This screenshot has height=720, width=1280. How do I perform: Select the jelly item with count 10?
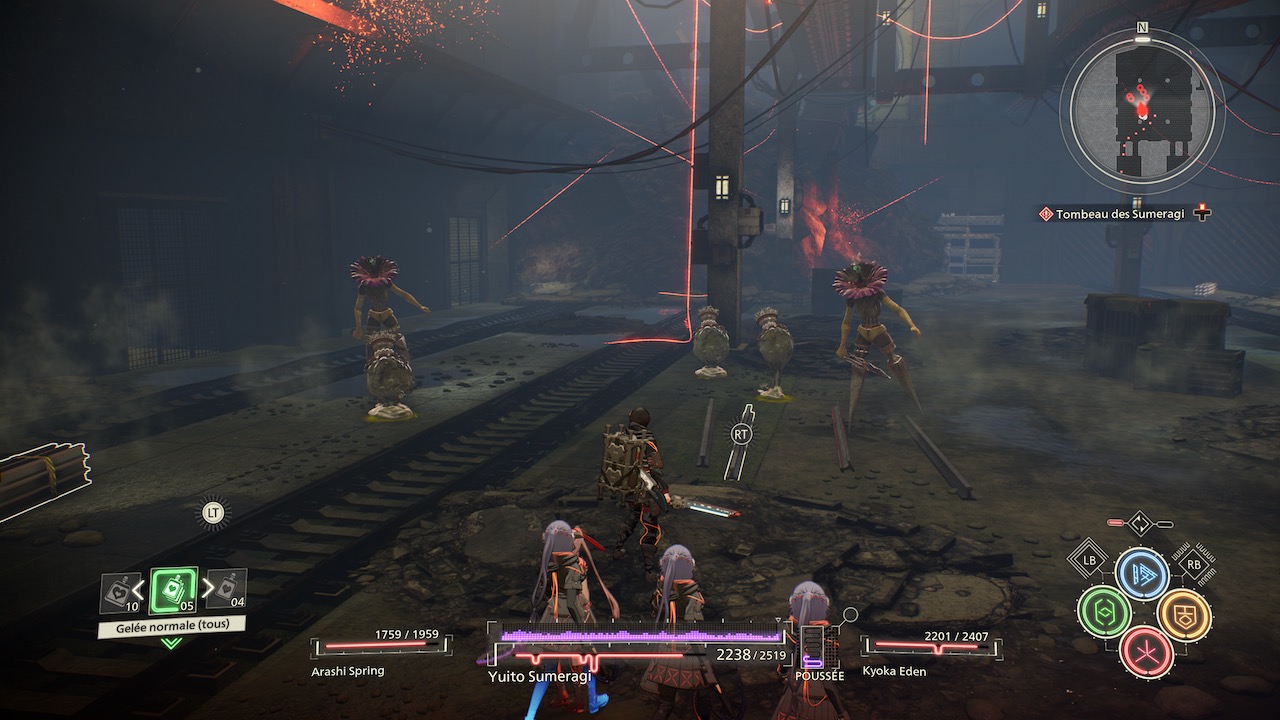120,592
